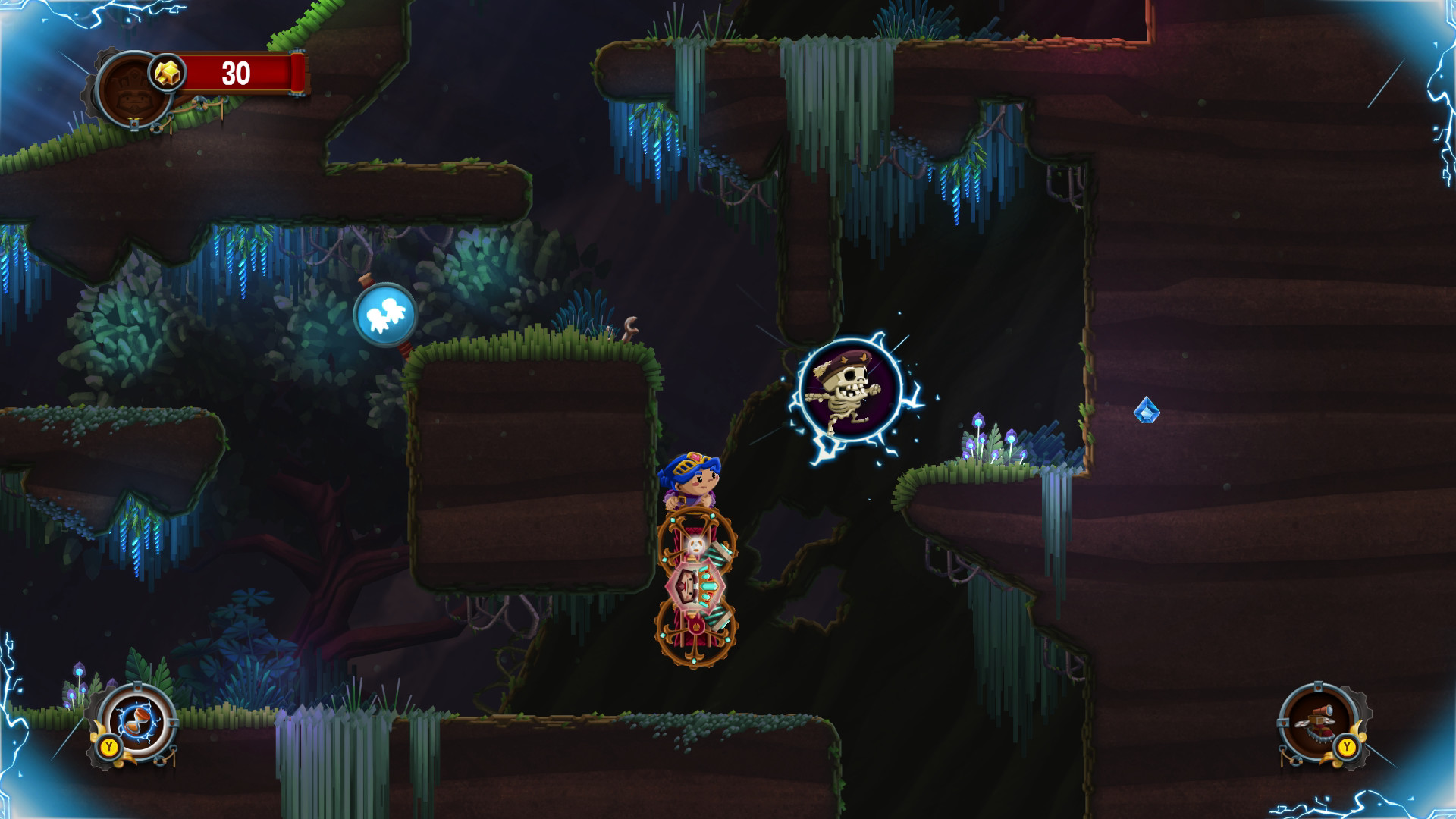The width and height of the screenshot is (1456, 819).
Task: Pick up the blue crystal gem
Action: (x=1147, y=410)
